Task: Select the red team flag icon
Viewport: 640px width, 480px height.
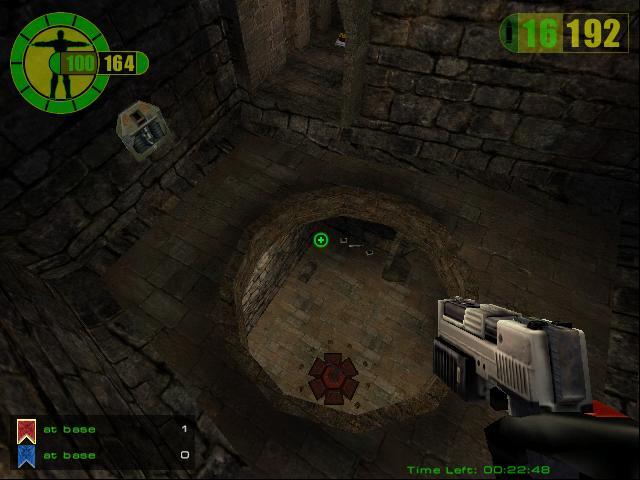Action: coord(28,430)
